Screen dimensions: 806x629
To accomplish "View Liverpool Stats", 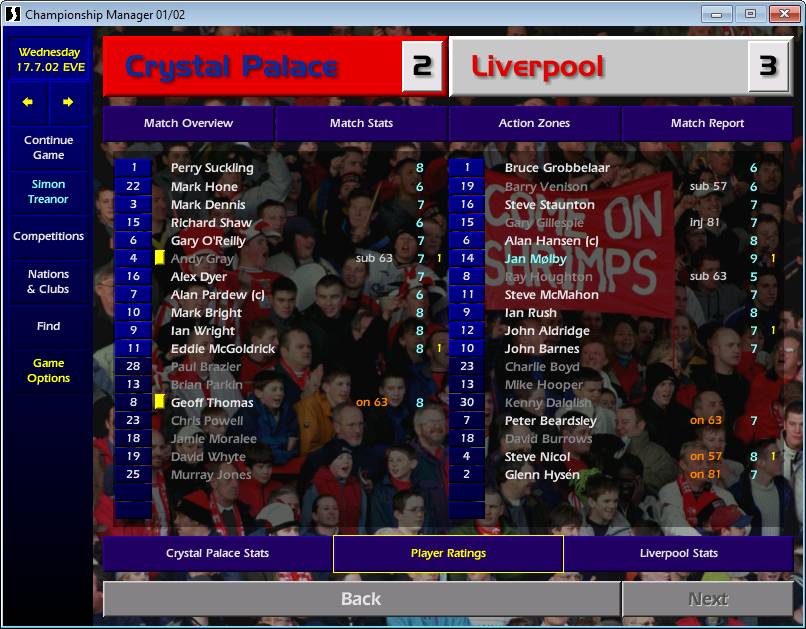I will 678,553.
